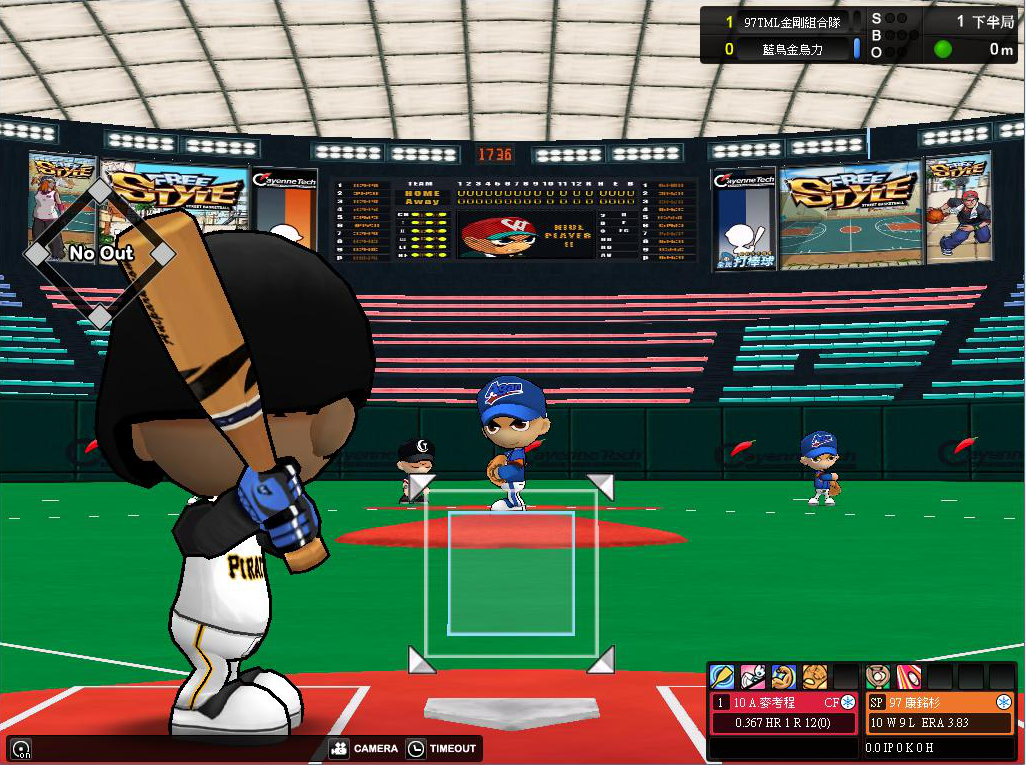Select the pitcher's streaking fastball skill icon
The width and height of the screenshot is (1026, 765).
[x=909, y=677]
